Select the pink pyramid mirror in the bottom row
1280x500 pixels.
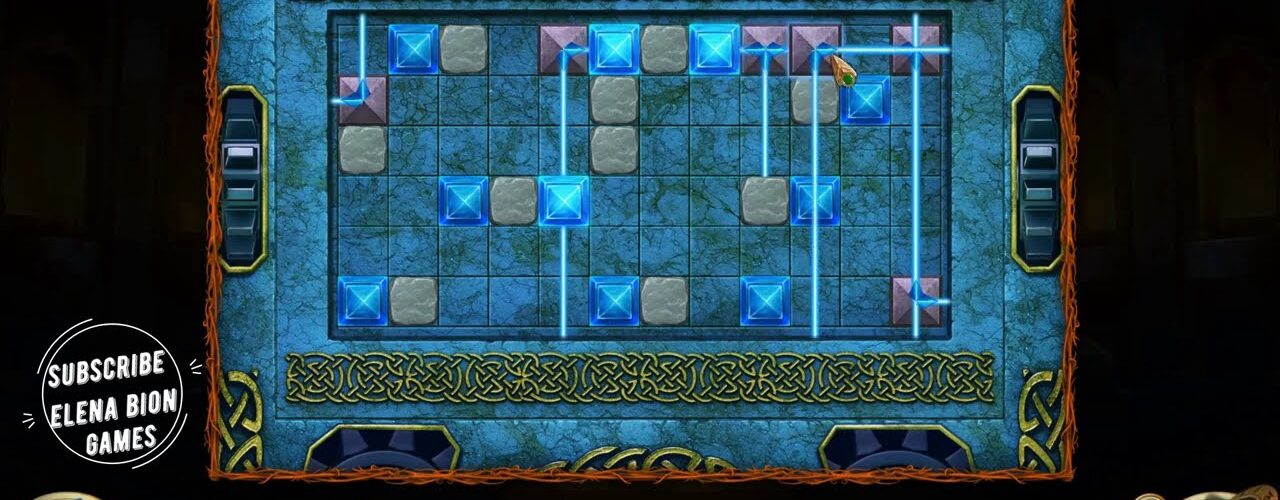(x=916, y=301)
